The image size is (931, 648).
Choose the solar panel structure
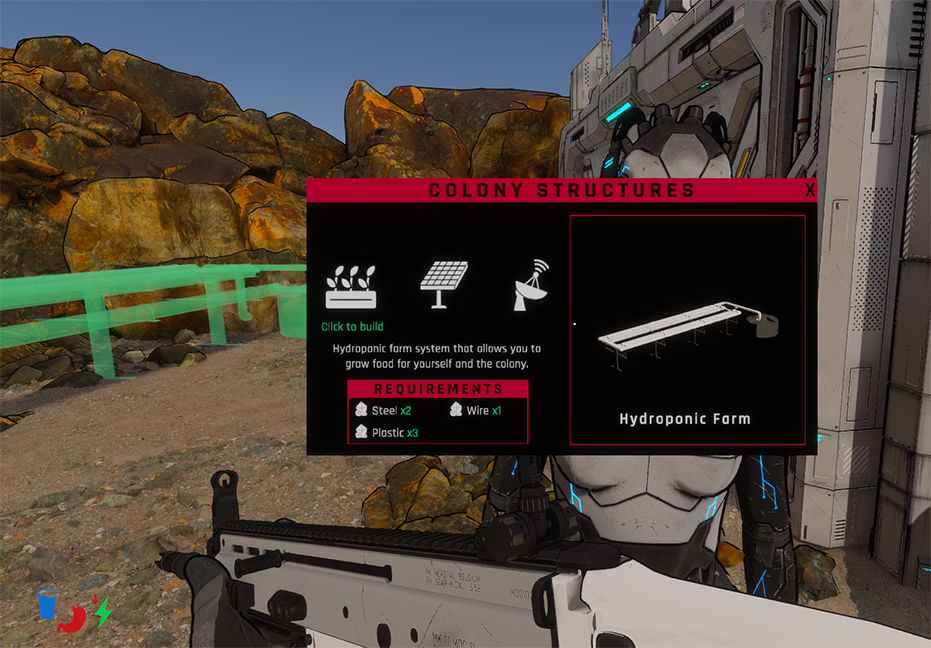[443, 285]
